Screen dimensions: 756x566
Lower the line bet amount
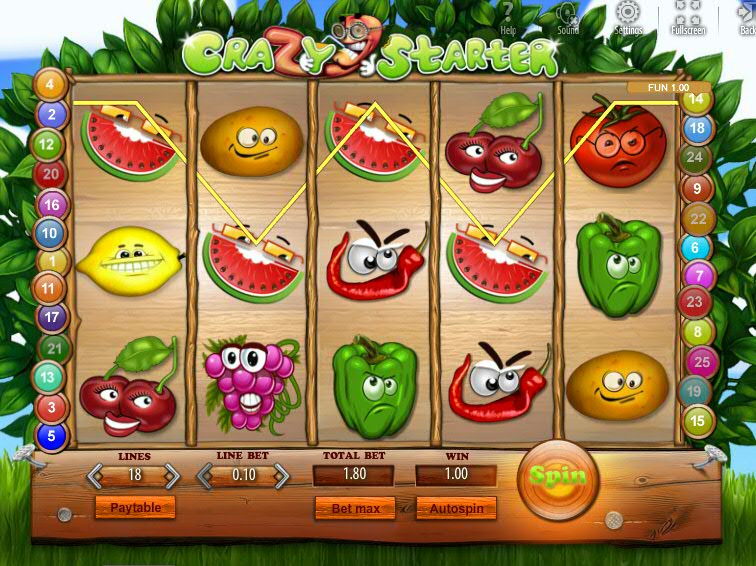click(208, 476)
